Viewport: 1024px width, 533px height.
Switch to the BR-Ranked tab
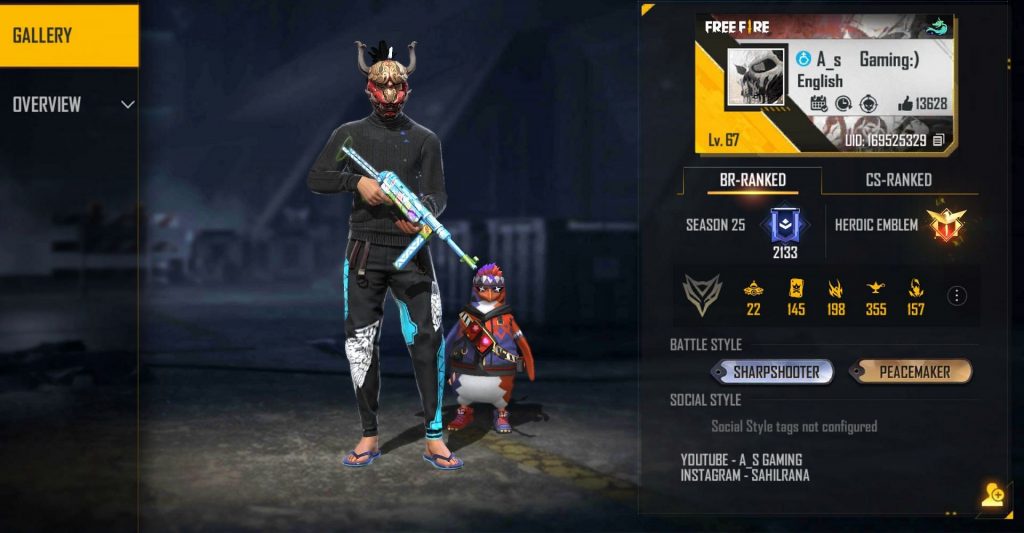tap(752, 180)
